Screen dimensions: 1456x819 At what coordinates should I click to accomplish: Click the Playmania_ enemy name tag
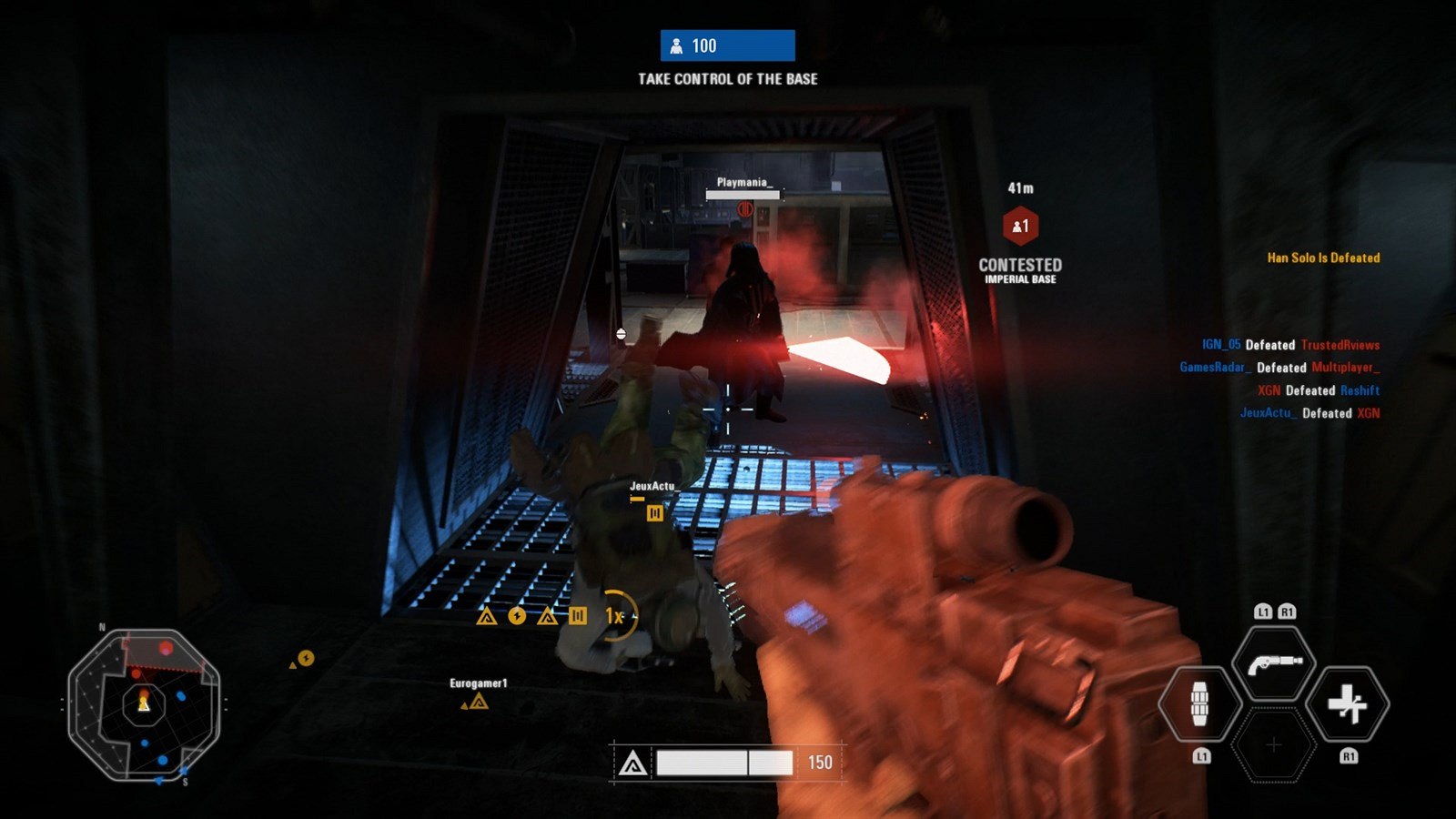pos(743,183)
